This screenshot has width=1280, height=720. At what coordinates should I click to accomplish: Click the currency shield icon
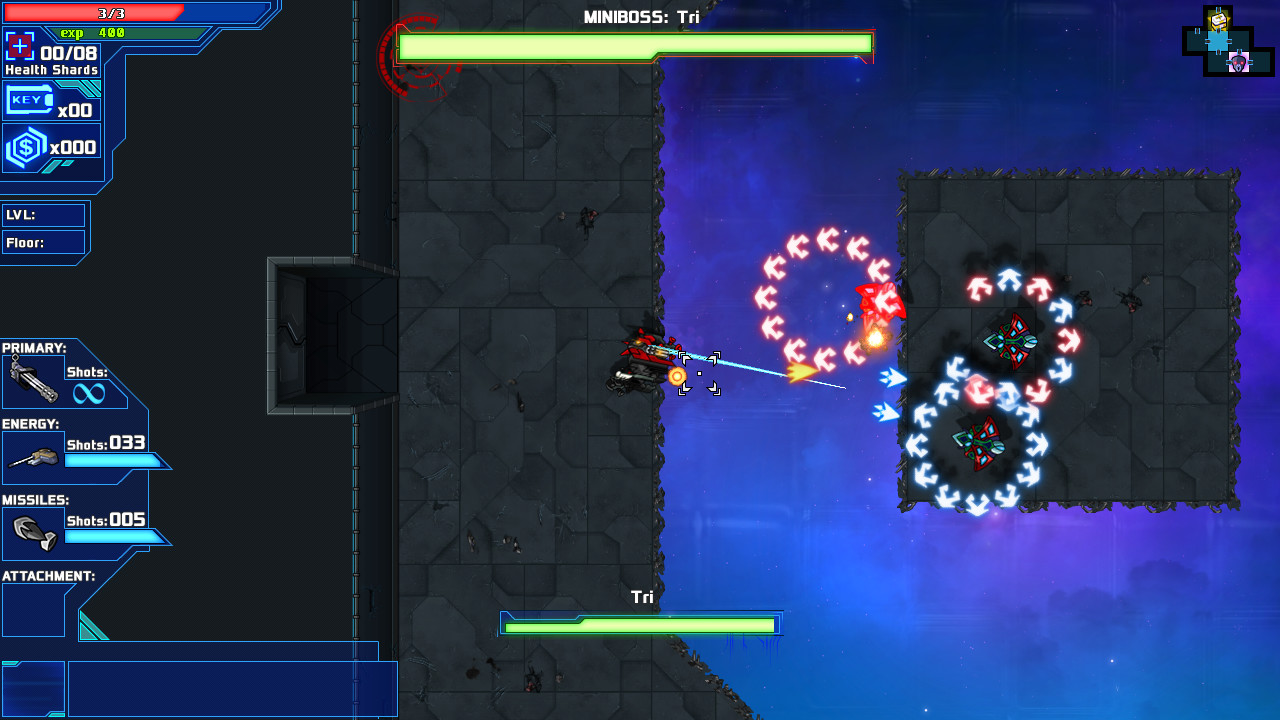pos(25,144)
